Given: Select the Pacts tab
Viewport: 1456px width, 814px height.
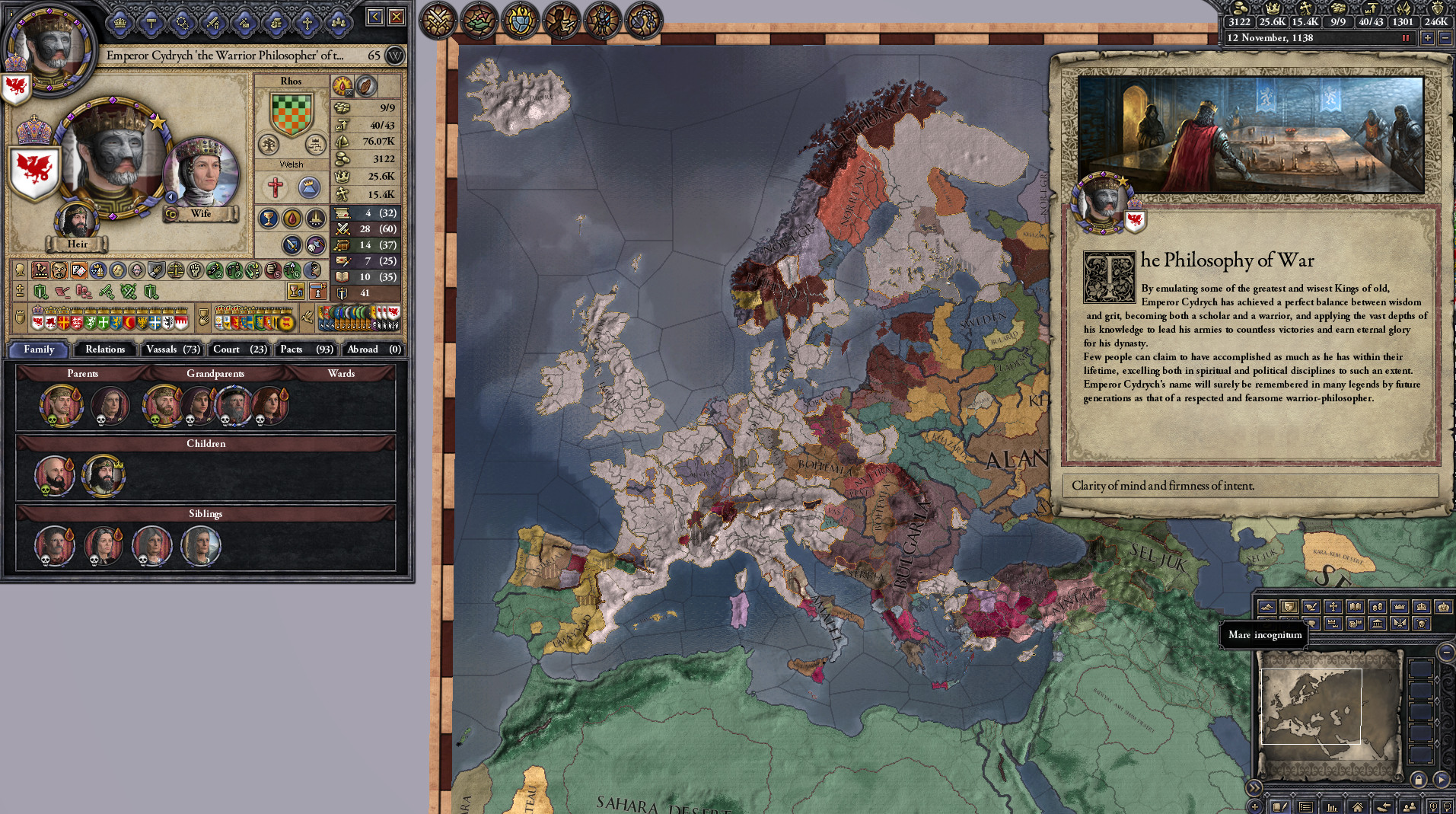Looking at the screenshot, I should [x=306, y=350].
